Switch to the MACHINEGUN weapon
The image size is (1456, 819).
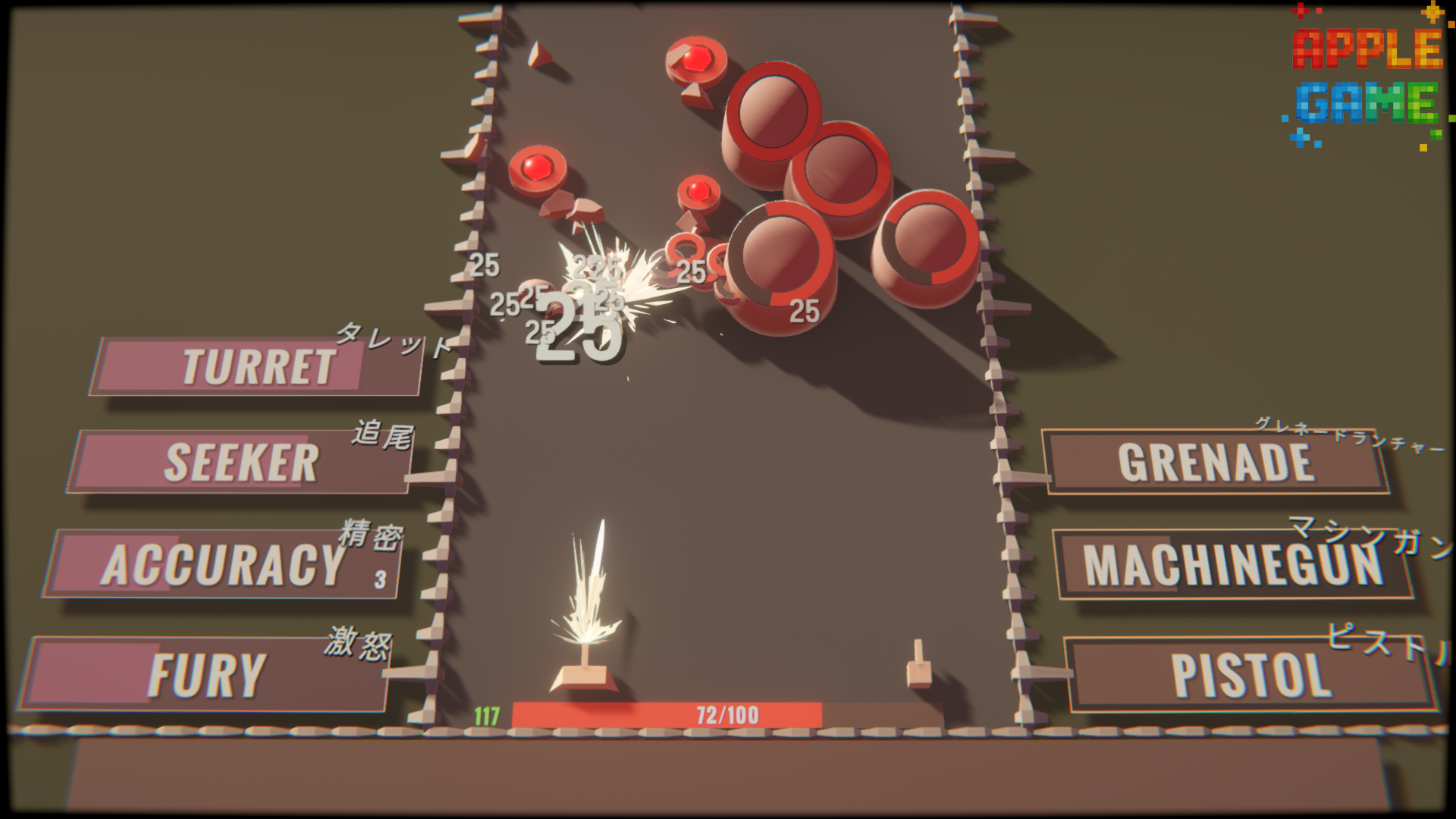click(1232, 565)
